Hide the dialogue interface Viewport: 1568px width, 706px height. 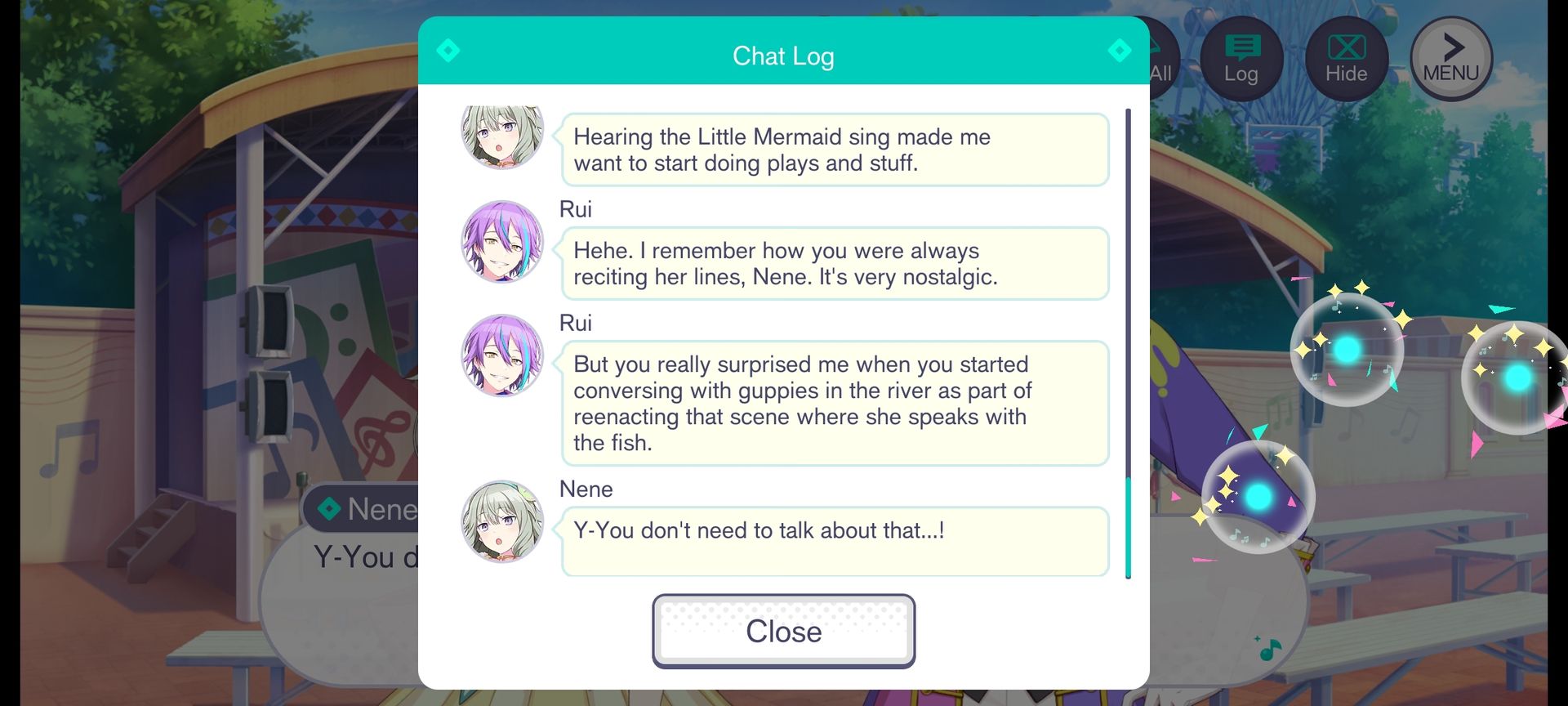[x=1346, y=59]
